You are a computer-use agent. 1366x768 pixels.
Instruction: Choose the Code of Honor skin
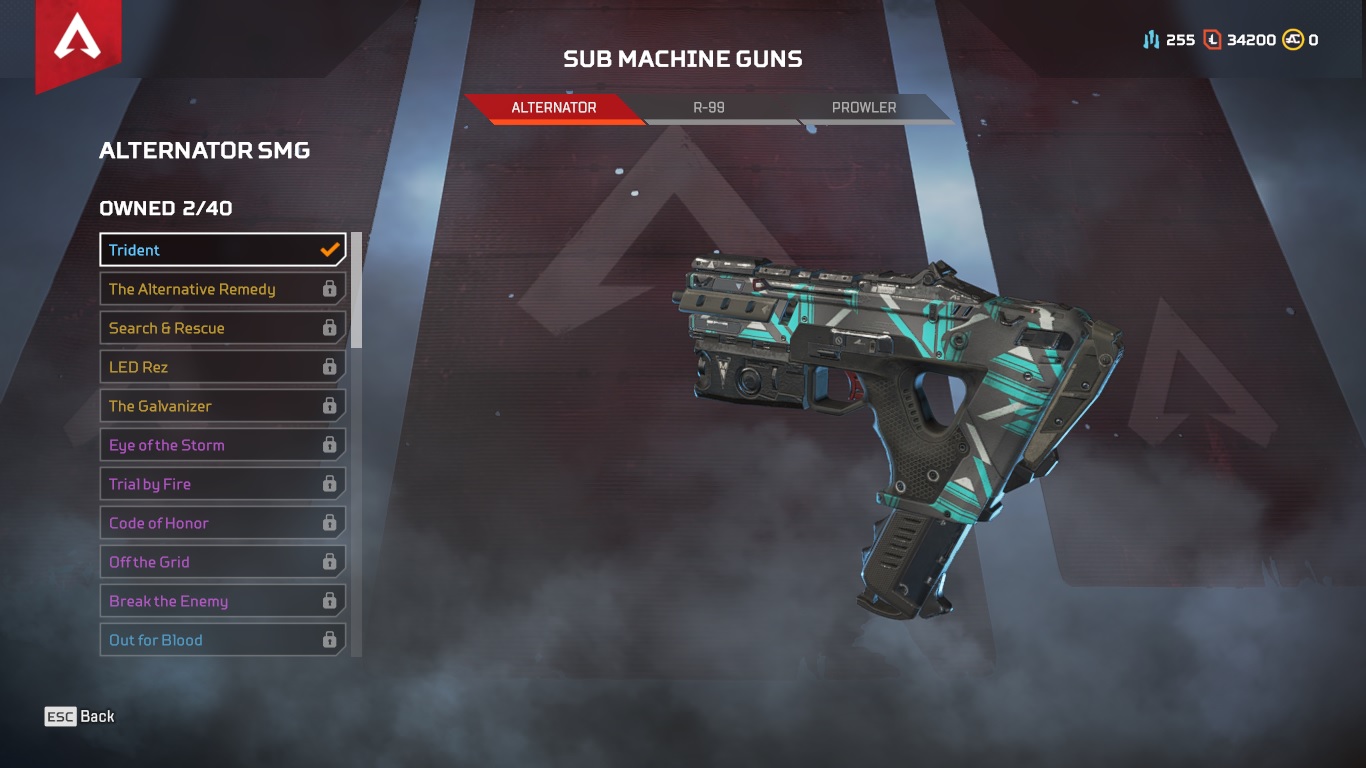[200, 523]
